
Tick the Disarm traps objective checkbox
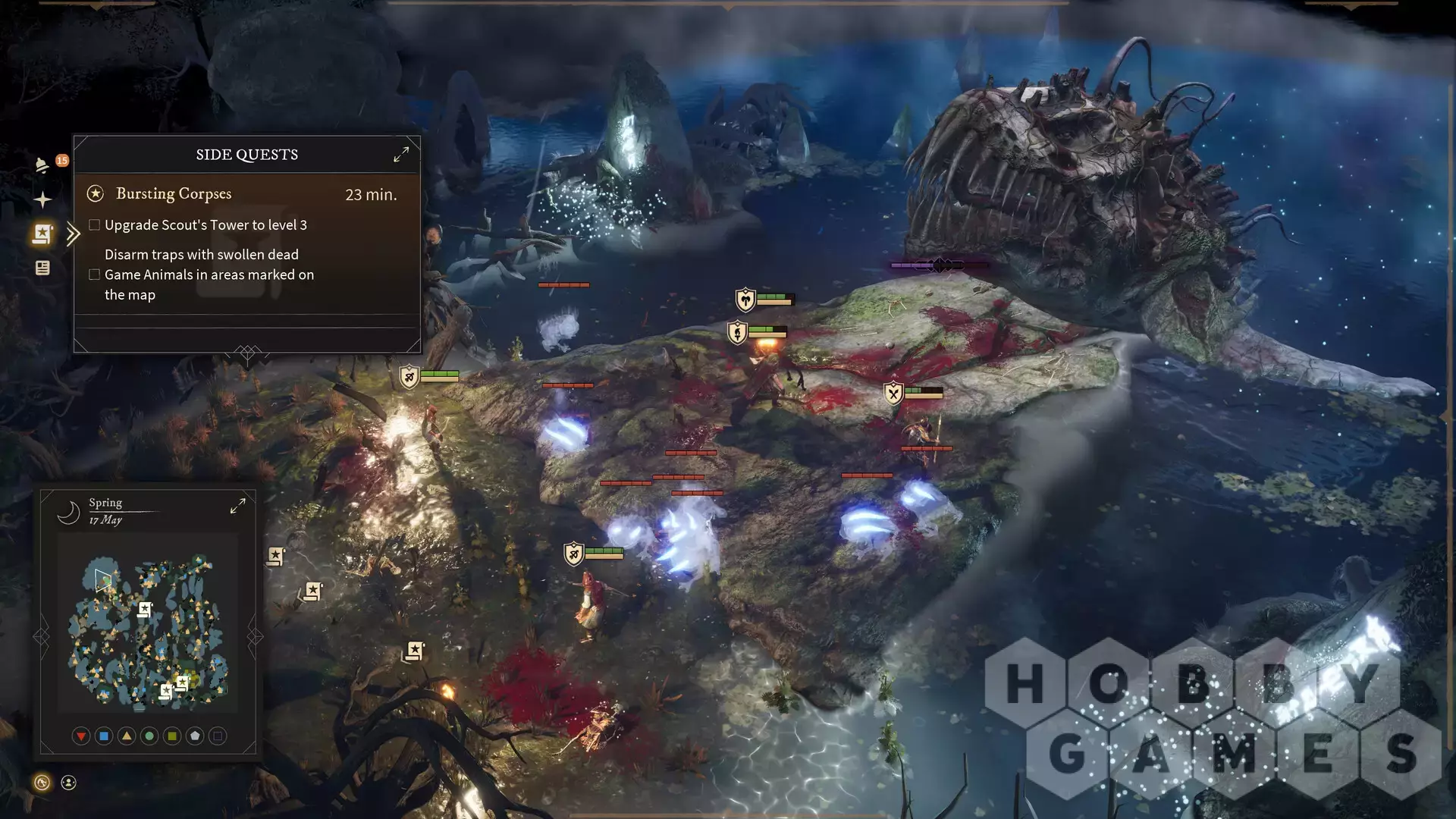[95, 275]
